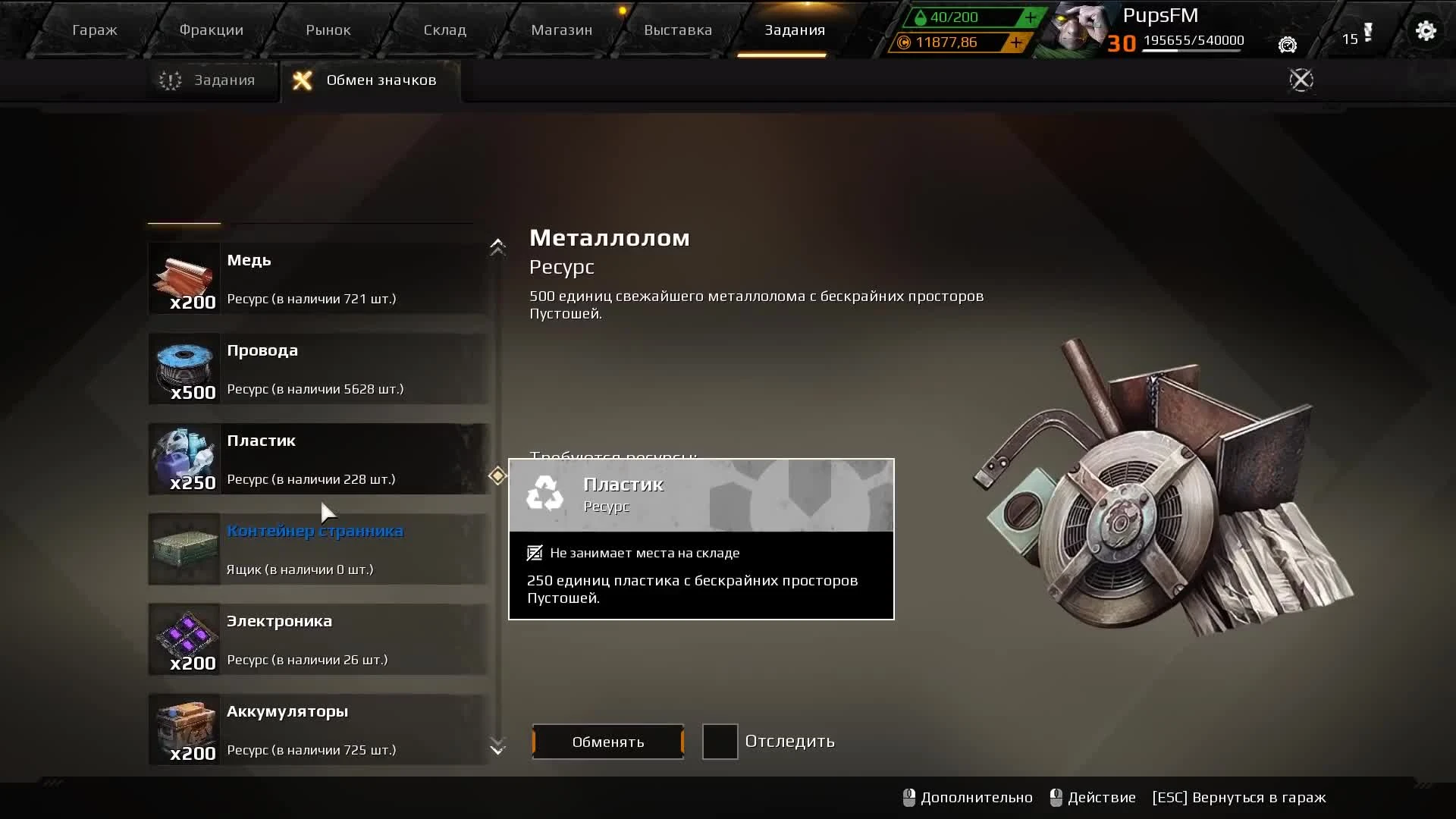Image resolution: width=1456 pixels, height=819 pixels.
Task: Click the plus on the fuel bar
Action: (x=1029, y=17)
